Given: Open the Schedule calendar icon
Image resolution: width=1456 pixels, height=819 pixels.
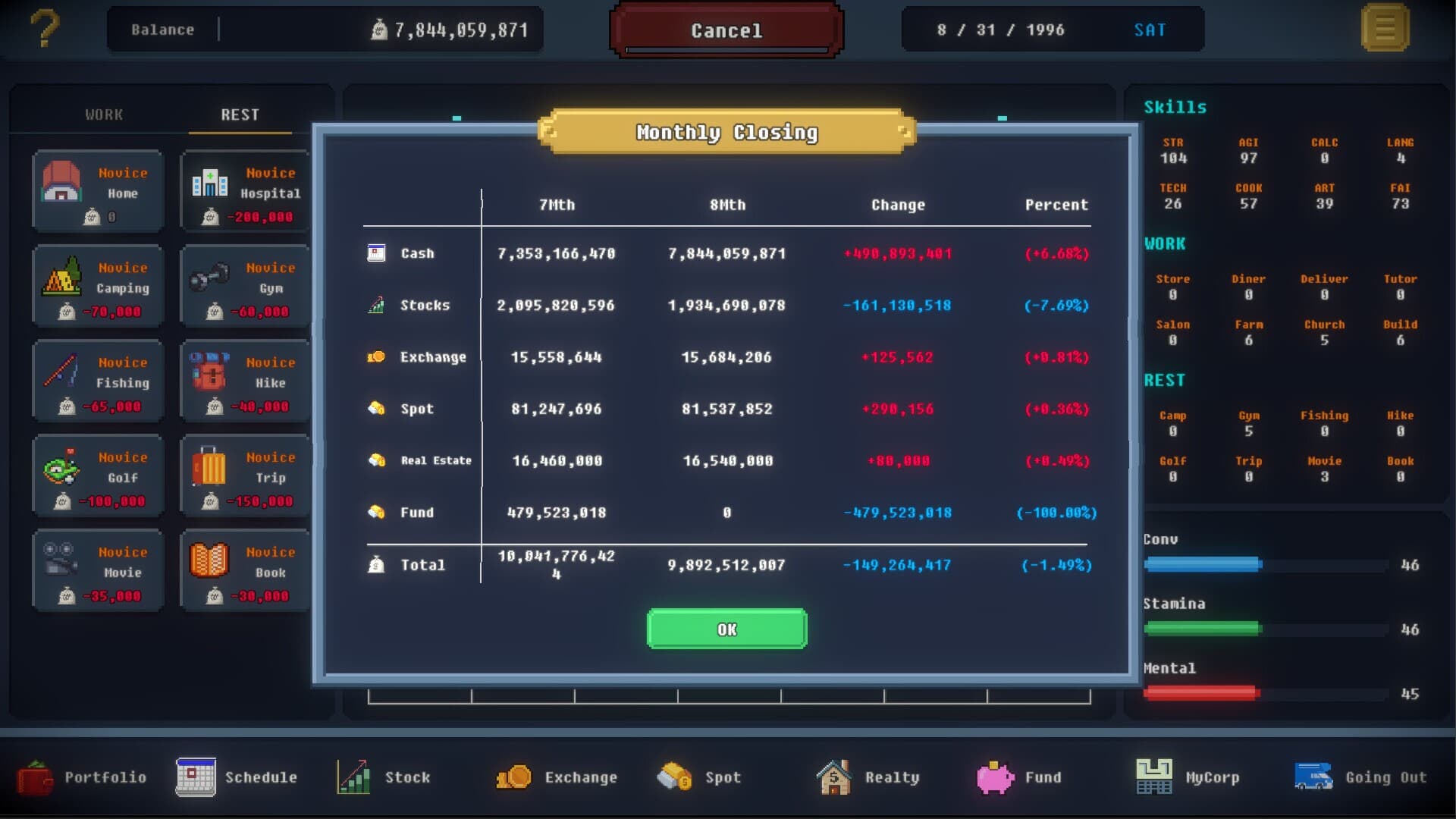Looking at the screenshot, I should click(196, 777).
